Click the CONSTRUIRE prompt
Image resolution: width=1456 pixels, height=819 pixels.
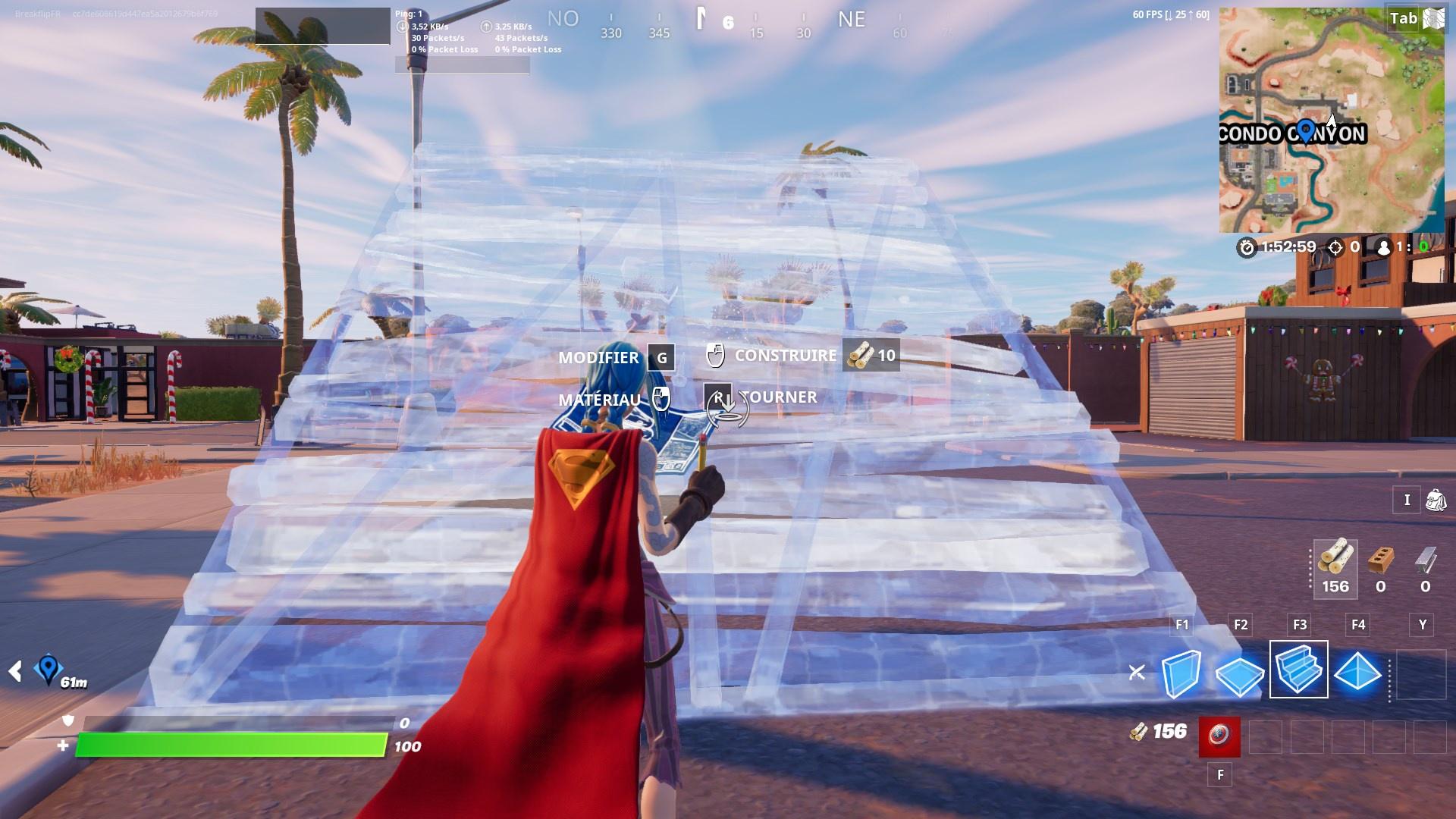pyautogui.click(x=785, y=355)
